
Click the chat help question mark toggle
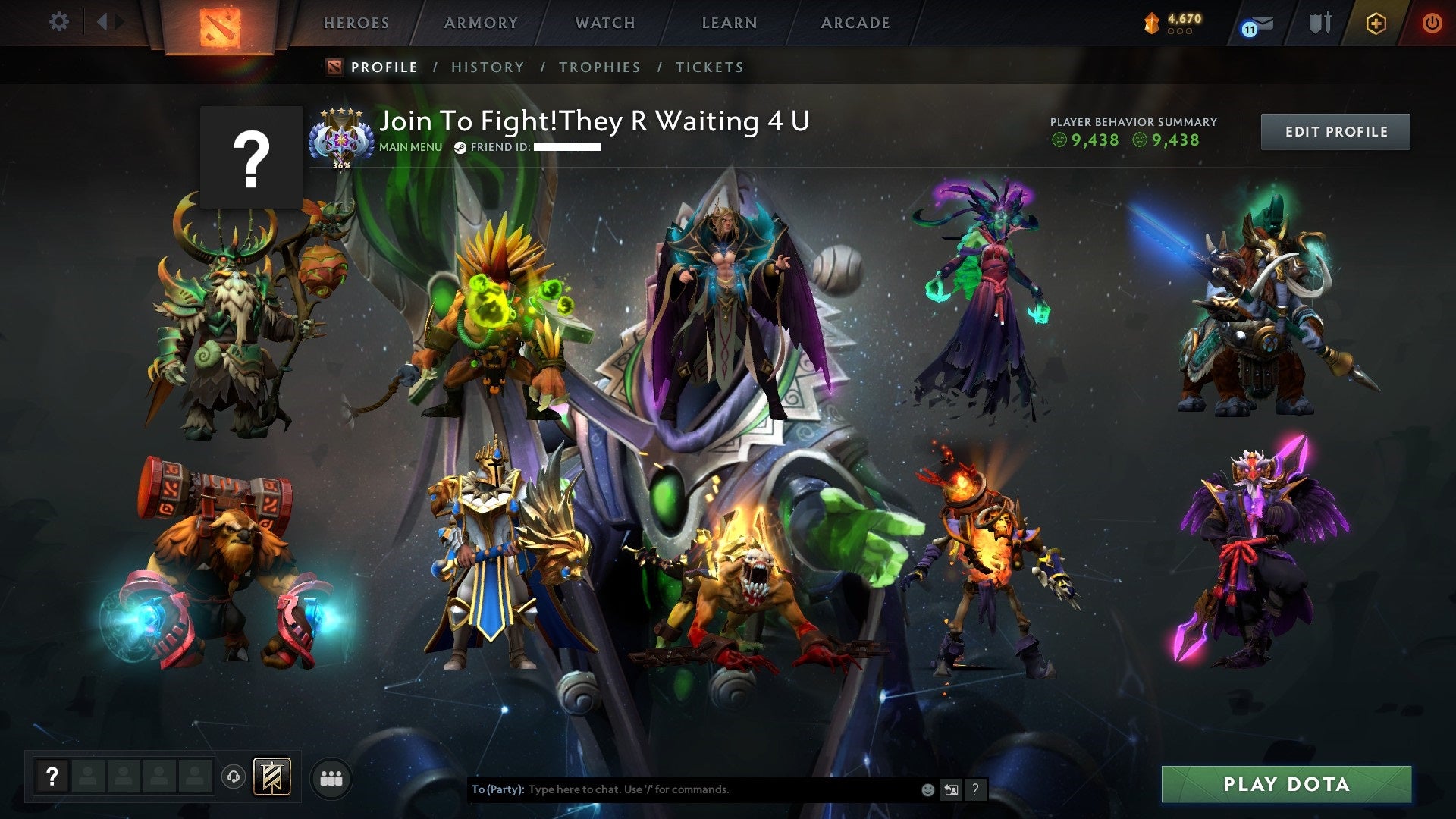975,789
